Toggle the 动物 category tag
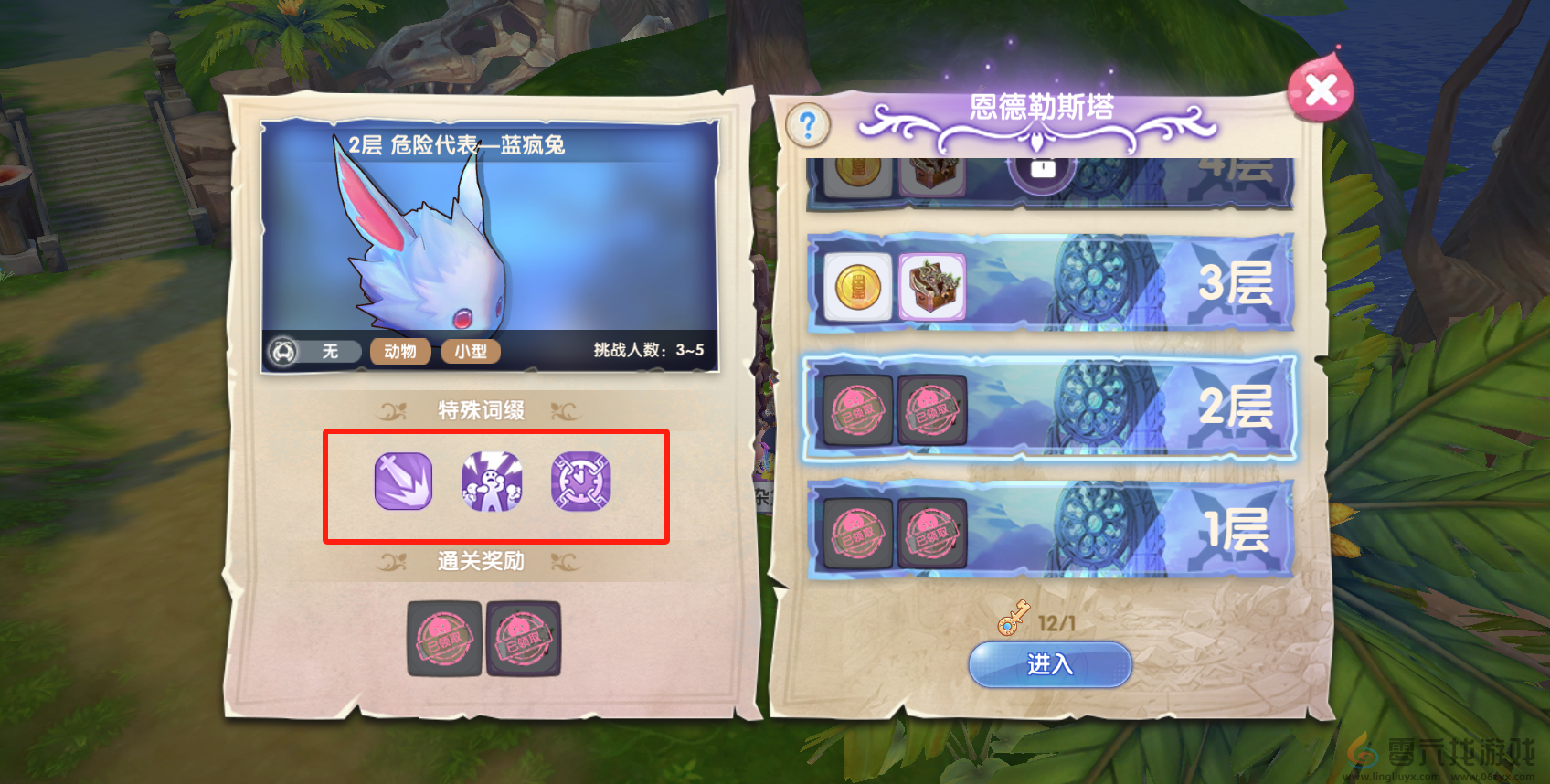 coord(399,351)
